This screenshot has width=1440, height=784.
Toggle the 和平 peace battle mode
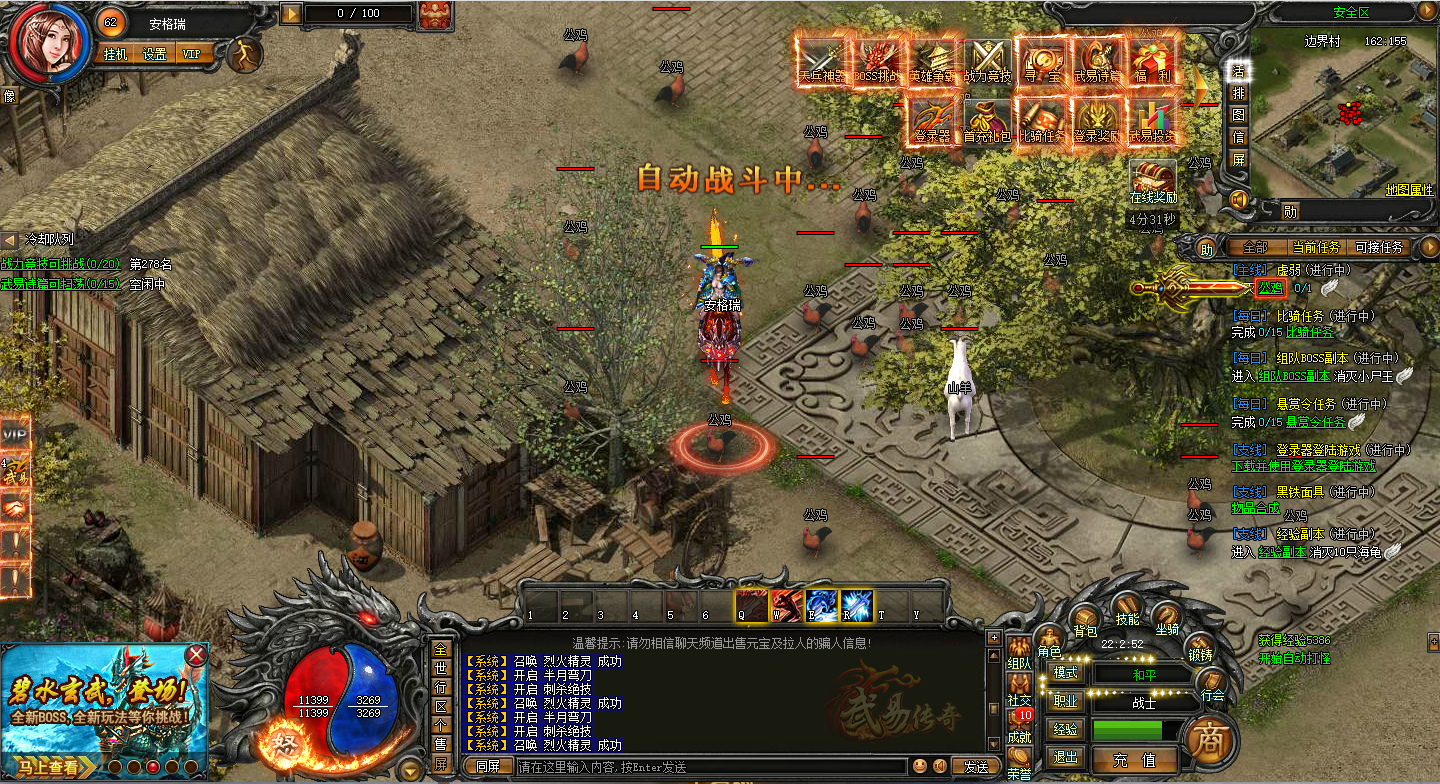[1144, 675]
